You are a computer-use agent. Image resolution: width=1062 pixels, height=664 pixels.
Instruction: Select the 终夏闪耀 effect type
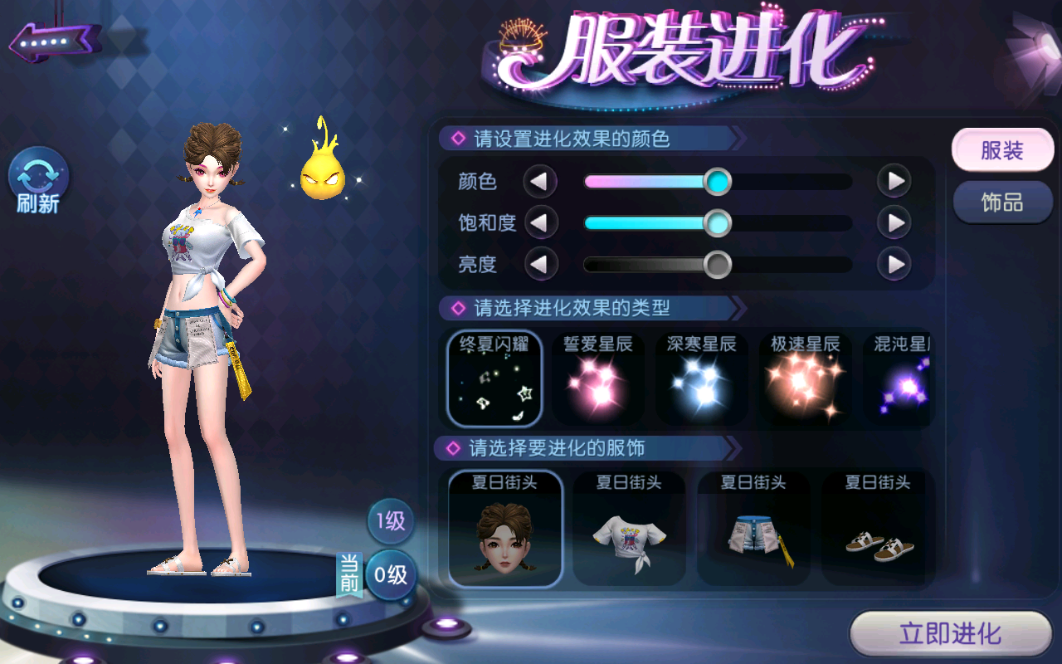point(495,379)
